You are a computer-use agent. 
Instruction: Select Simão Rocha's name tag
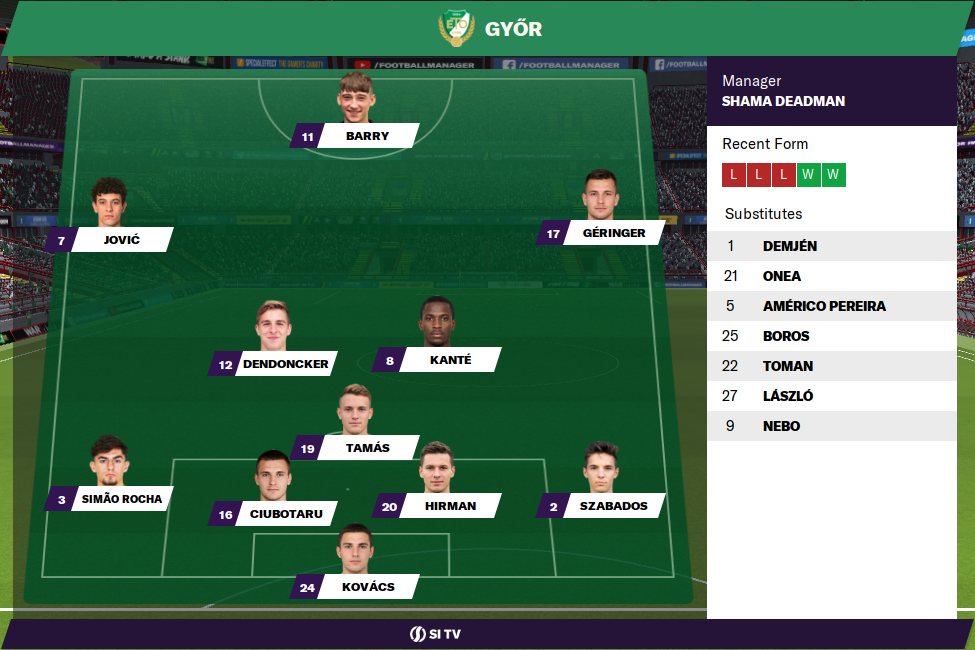click(121, 499)
